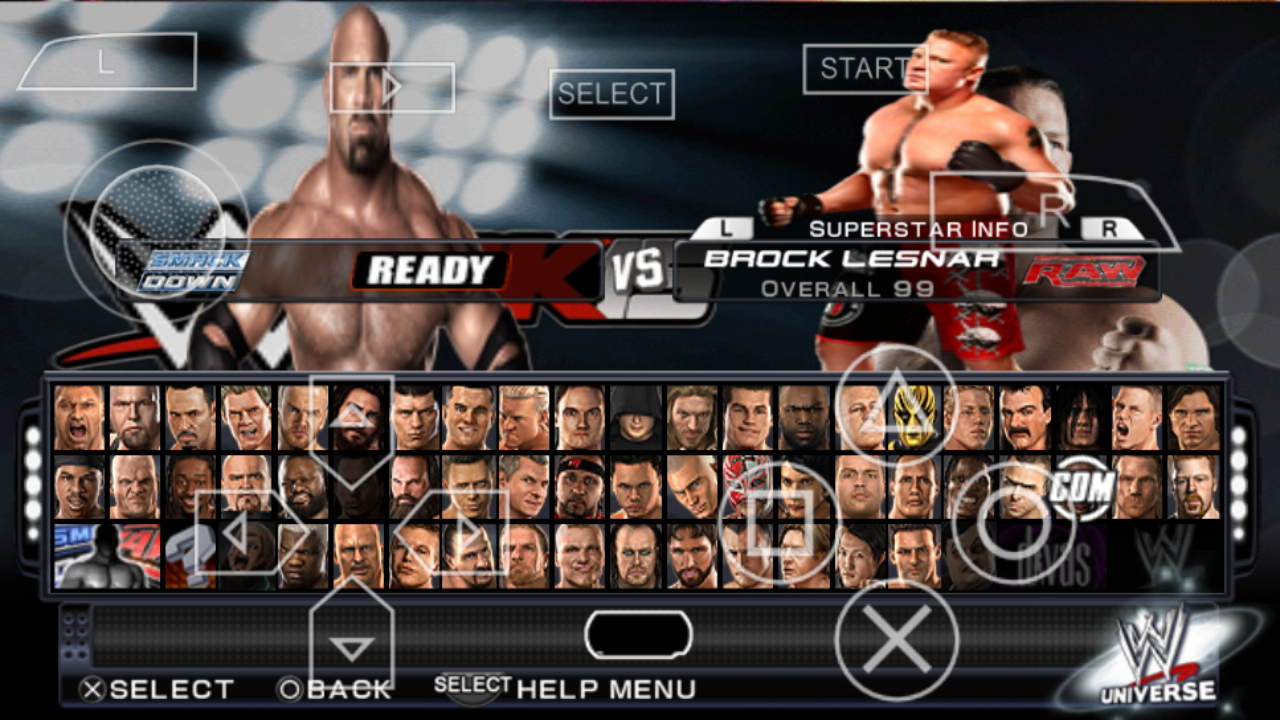Select the COM opponent slot
The height and width of the screenshot is (720, 1280).
click(x=1083, y=485)
